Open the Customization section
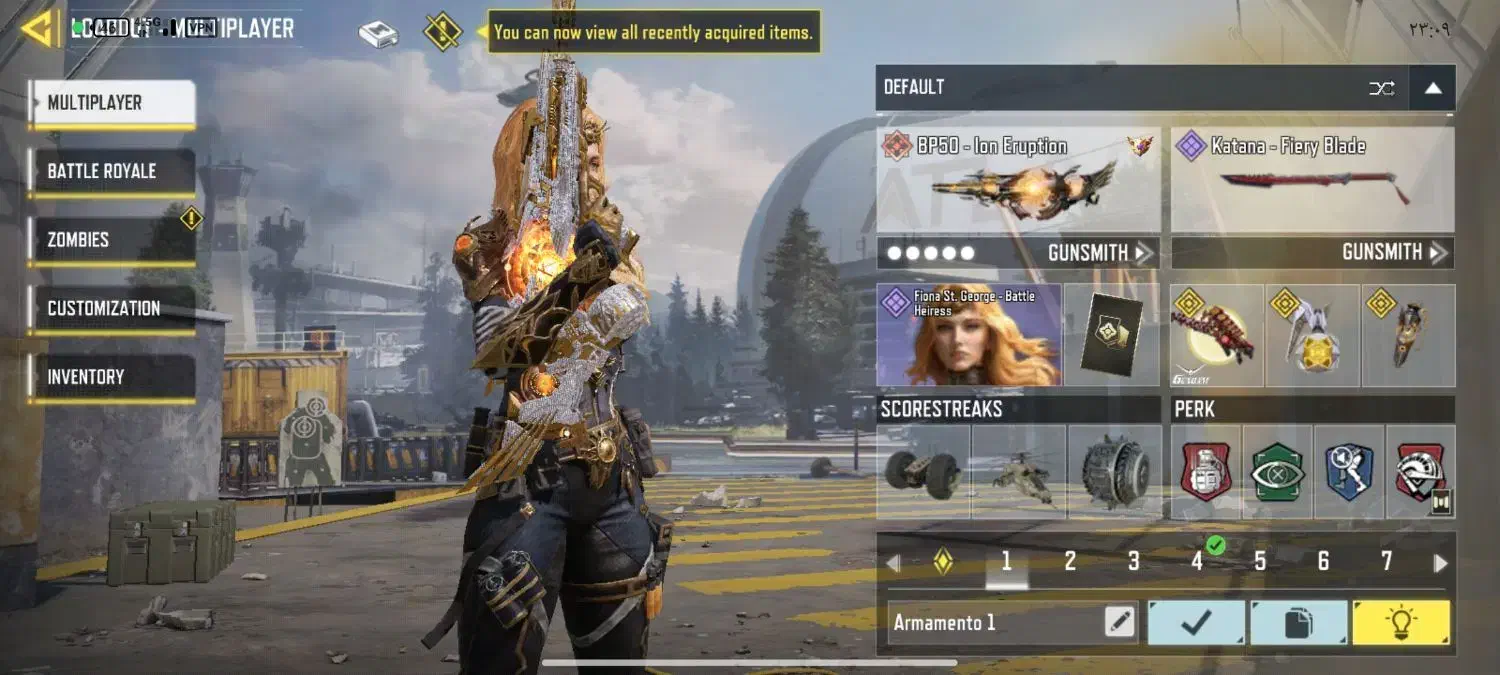The width and height of the screenshot is (1500, 675). click(112, 308)
